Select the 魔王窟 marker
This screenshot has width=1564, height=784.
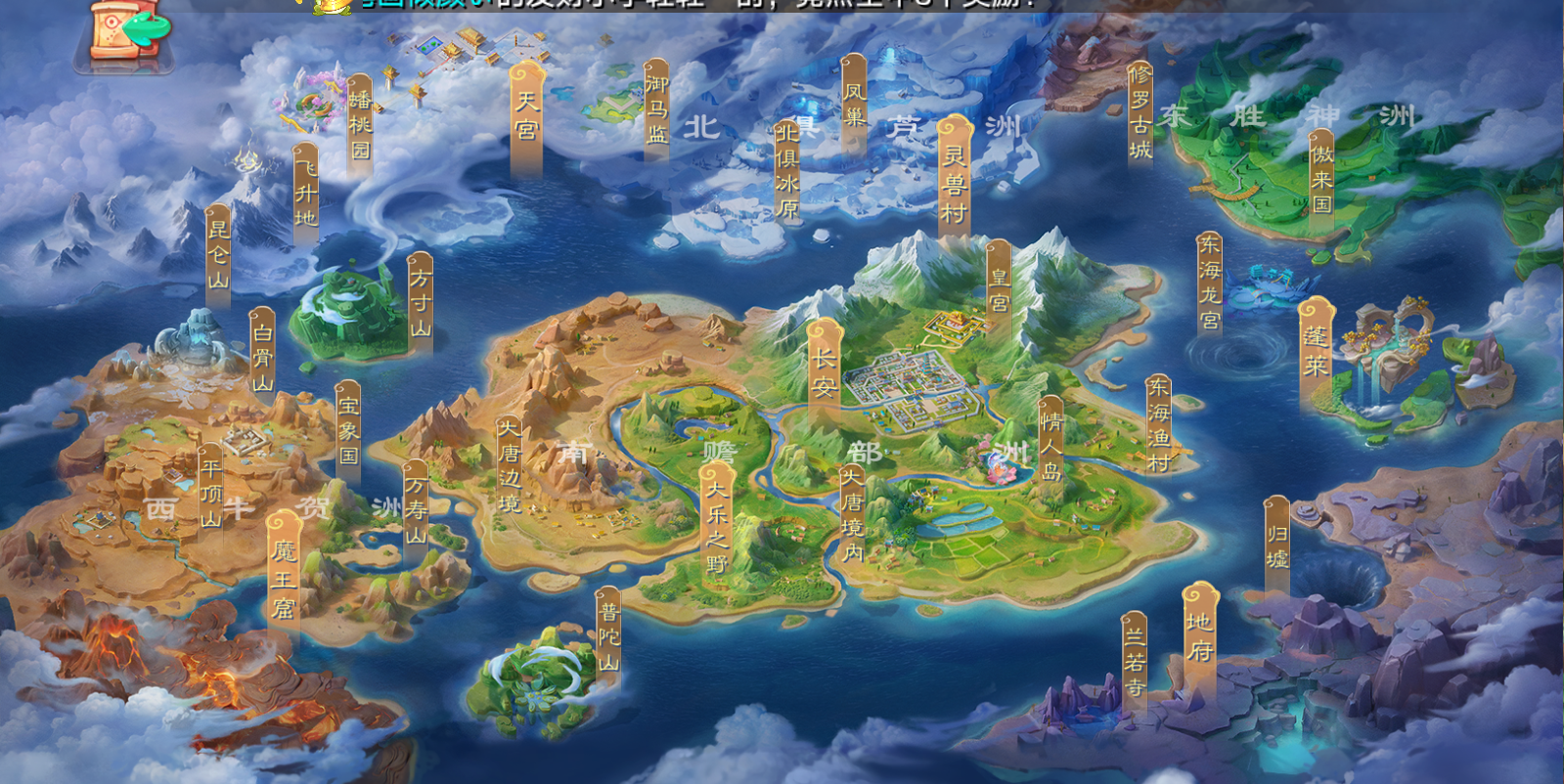click(284, 579)
